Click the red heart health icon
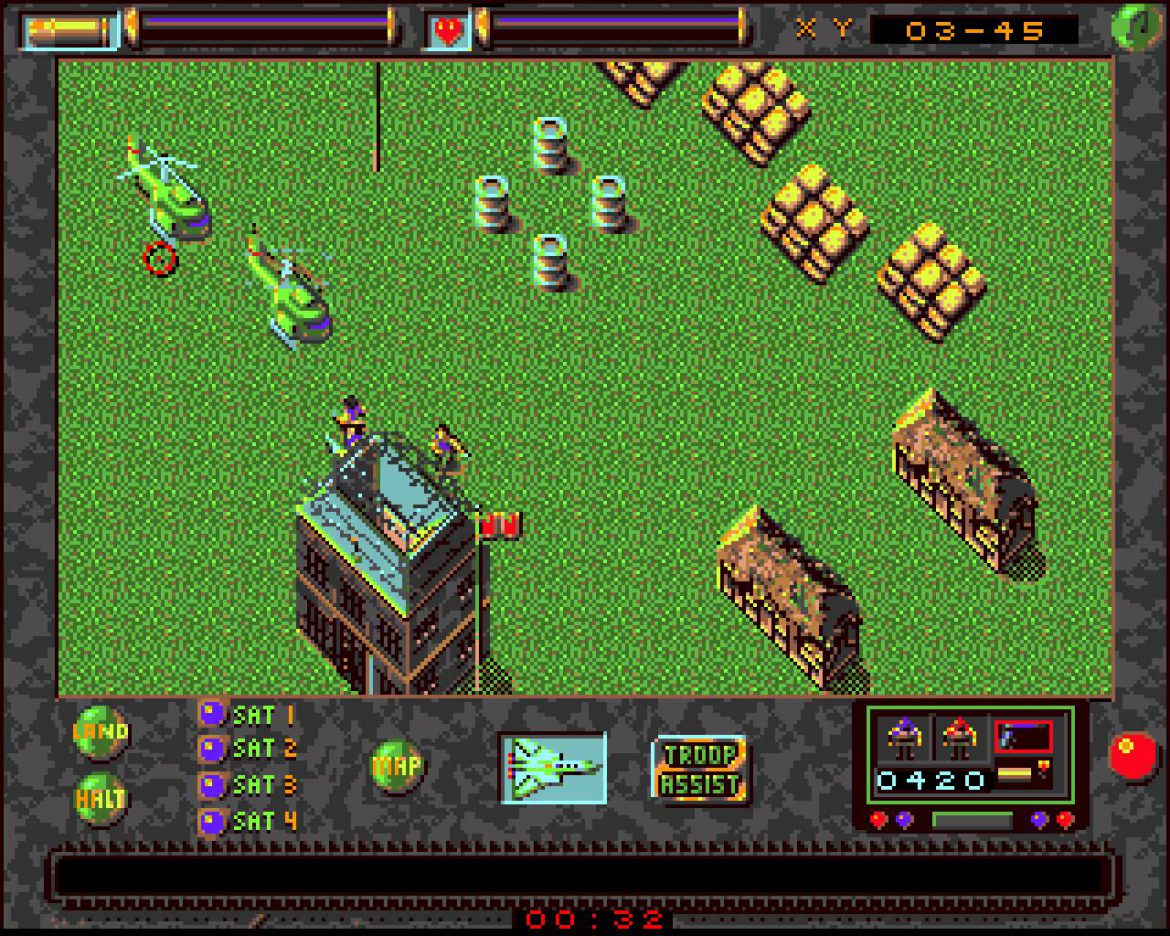Viewport: 1170px width, 936px height. (449, 29)
